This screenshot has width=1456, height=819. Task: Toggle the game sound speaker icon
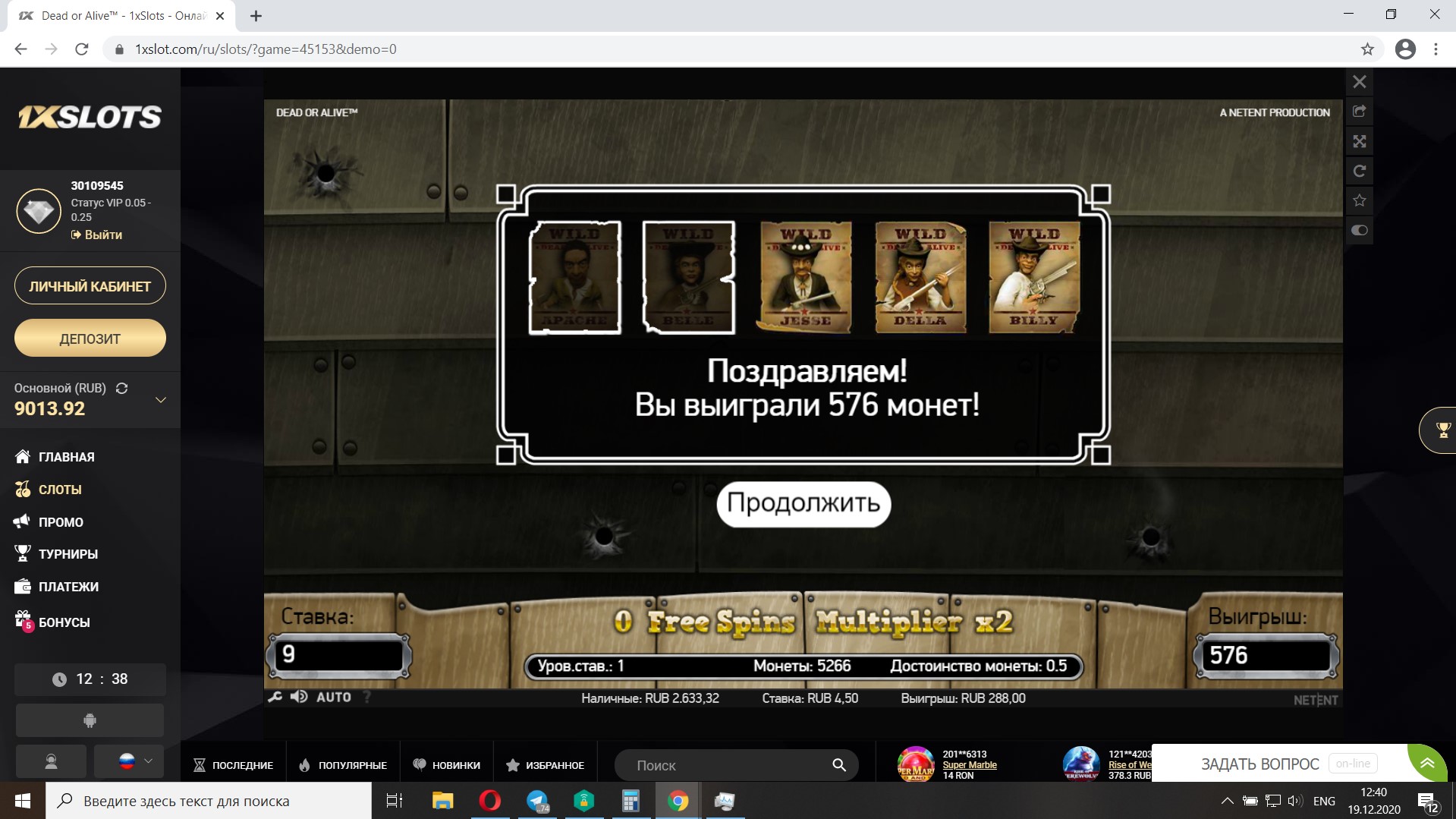[x=299, y=697]
